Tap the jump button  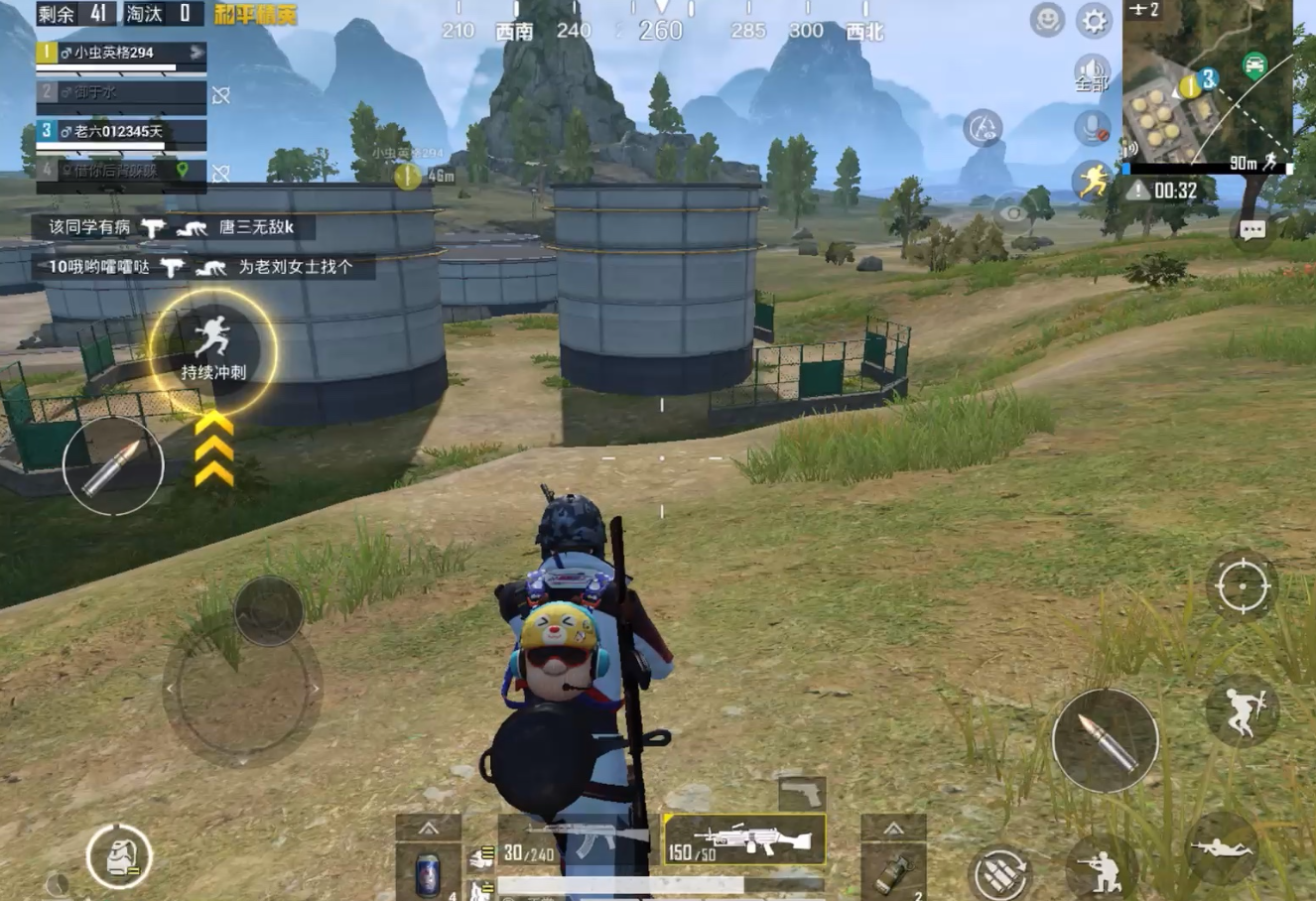(x=1242, y=708)
